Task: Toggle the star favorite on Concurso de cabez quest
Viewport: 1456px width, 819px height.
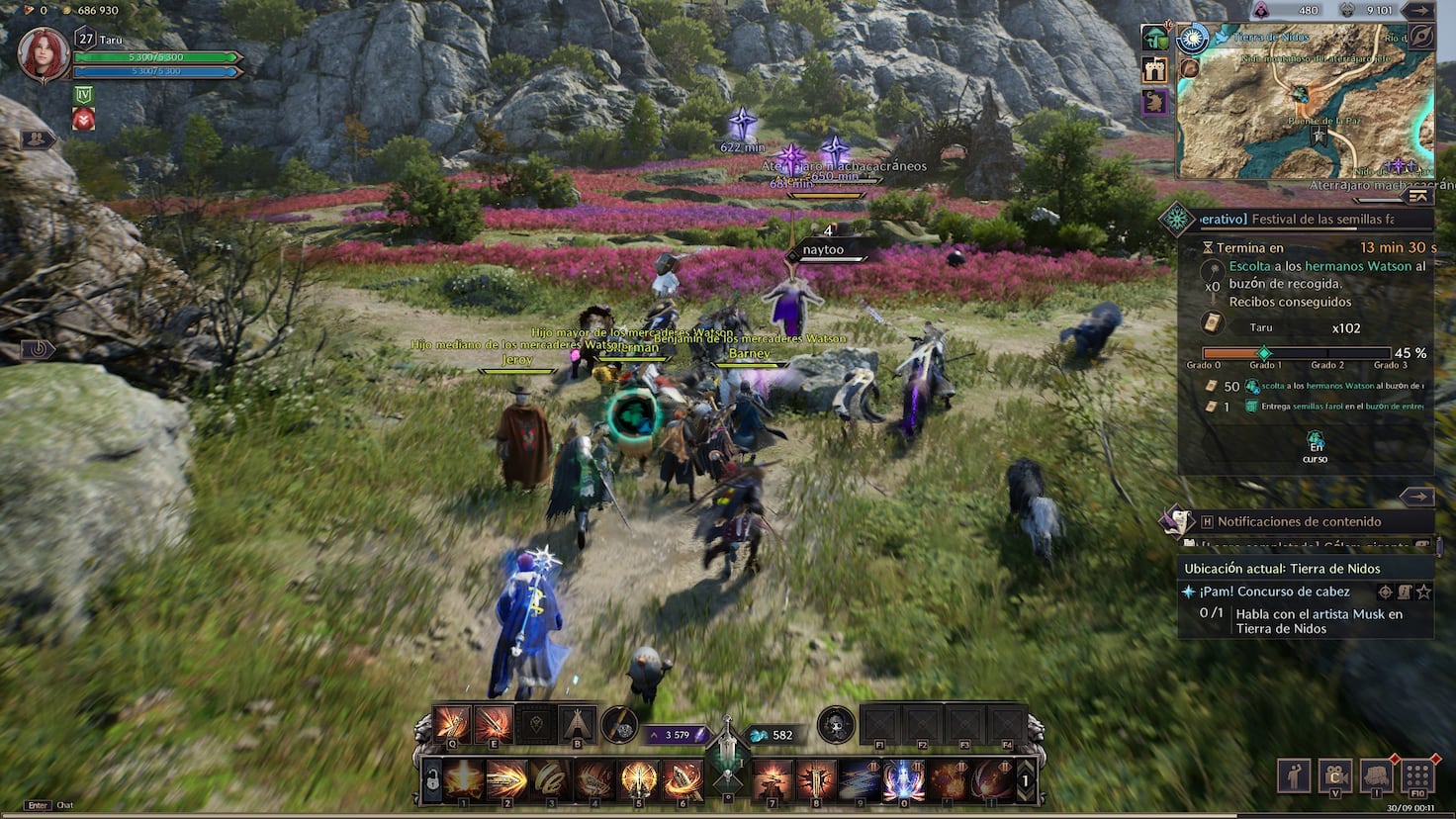Action: [1423, 592]
